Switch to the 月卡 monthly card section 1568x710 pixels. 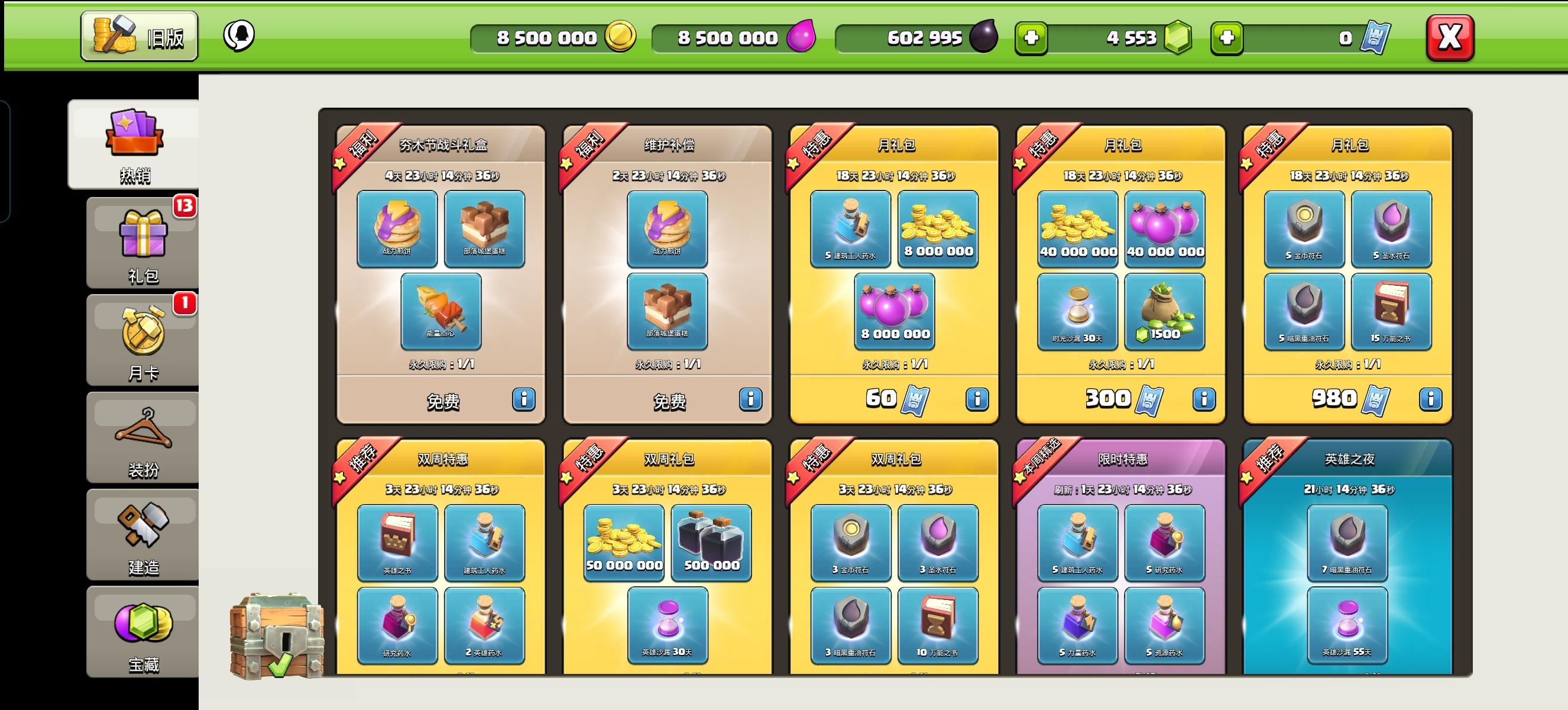(x=141, y=341)
